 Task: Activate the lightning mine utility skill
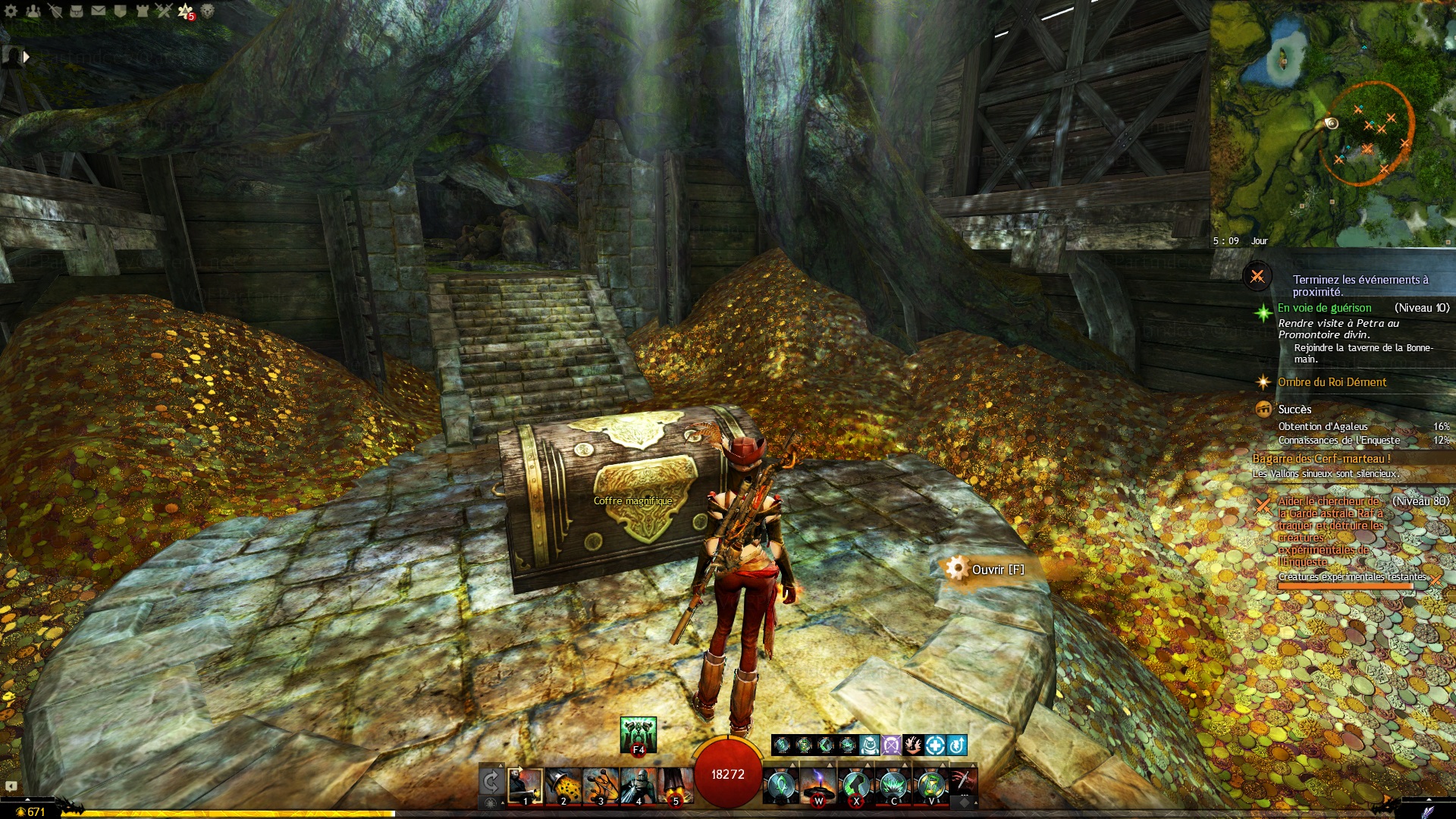(818, 785)
